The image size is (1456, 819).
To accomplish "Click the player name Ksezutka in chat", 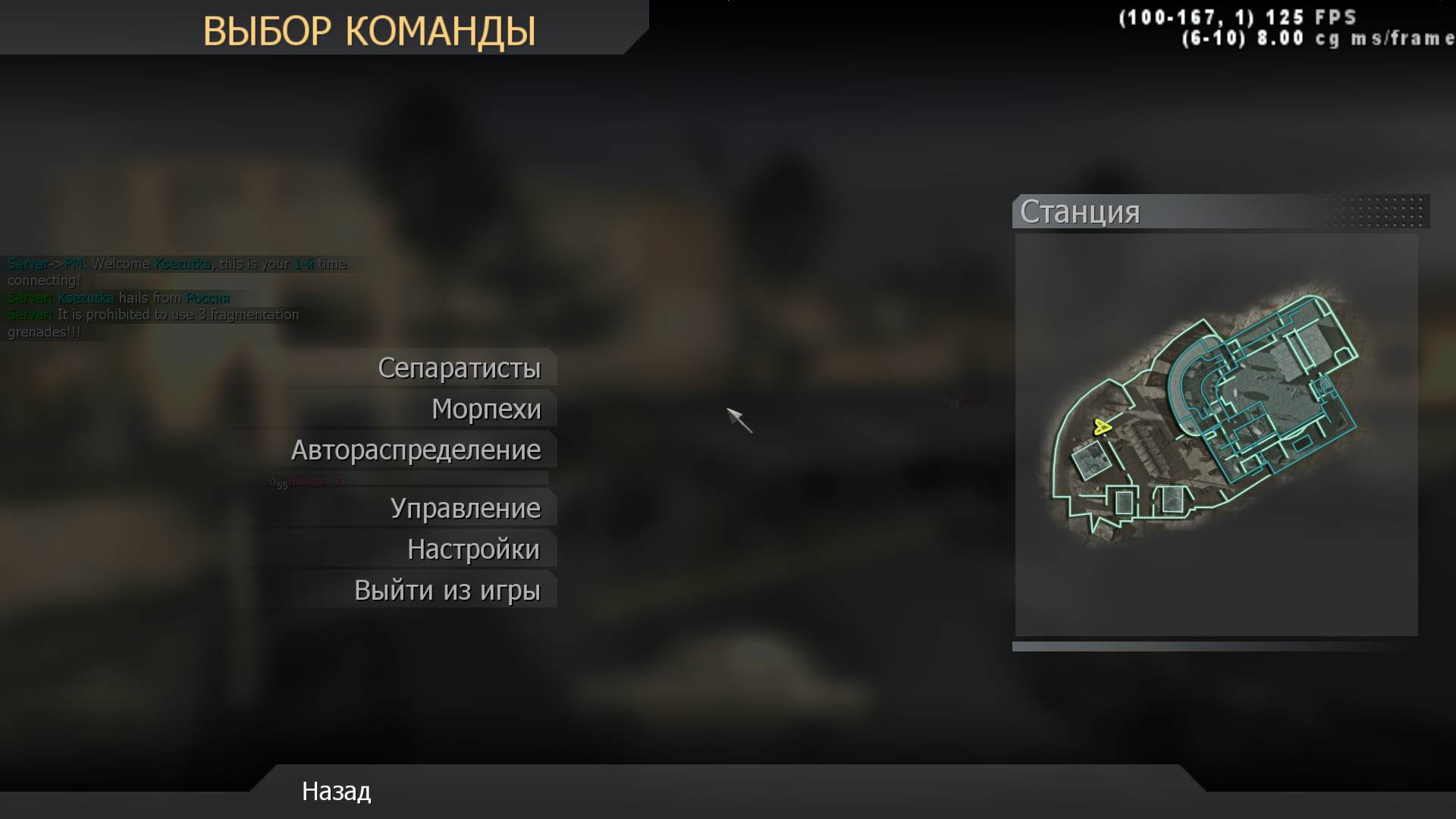I will (x=182, y=264).
